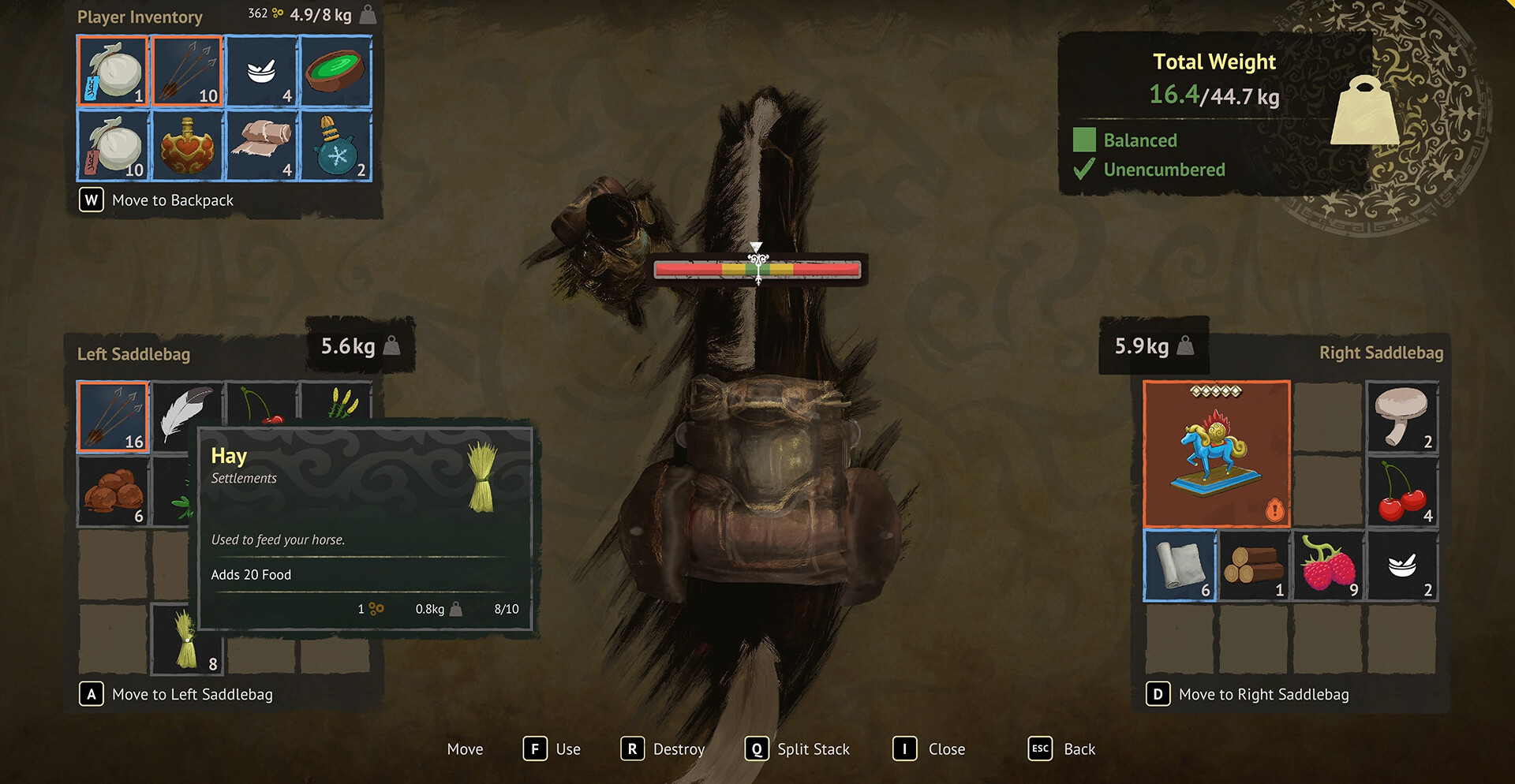Screen dimensions: 1515x784
Task: Choose the mushroom stack in Right Saddlebag
Action: coord(1402,417)
